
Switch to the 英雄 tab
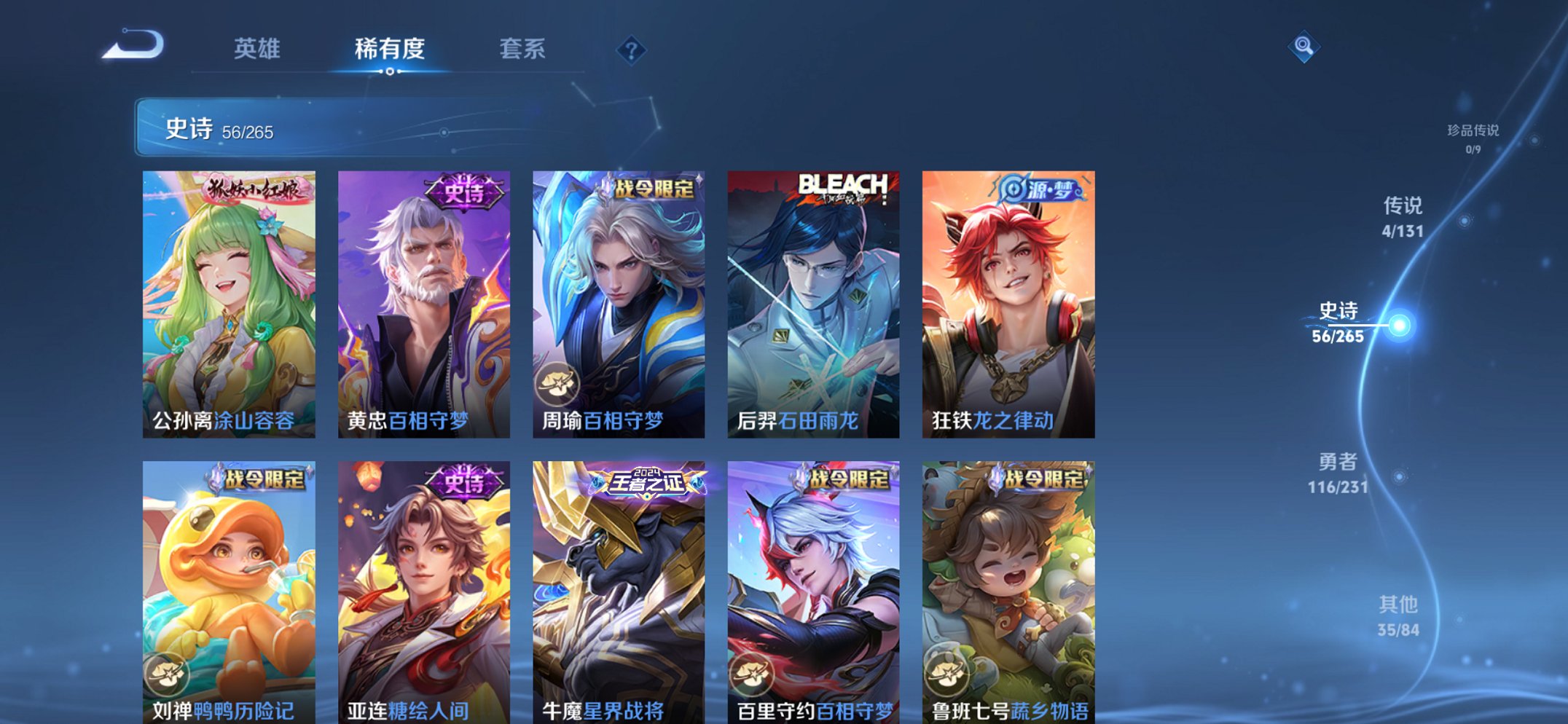pos(257,50)
